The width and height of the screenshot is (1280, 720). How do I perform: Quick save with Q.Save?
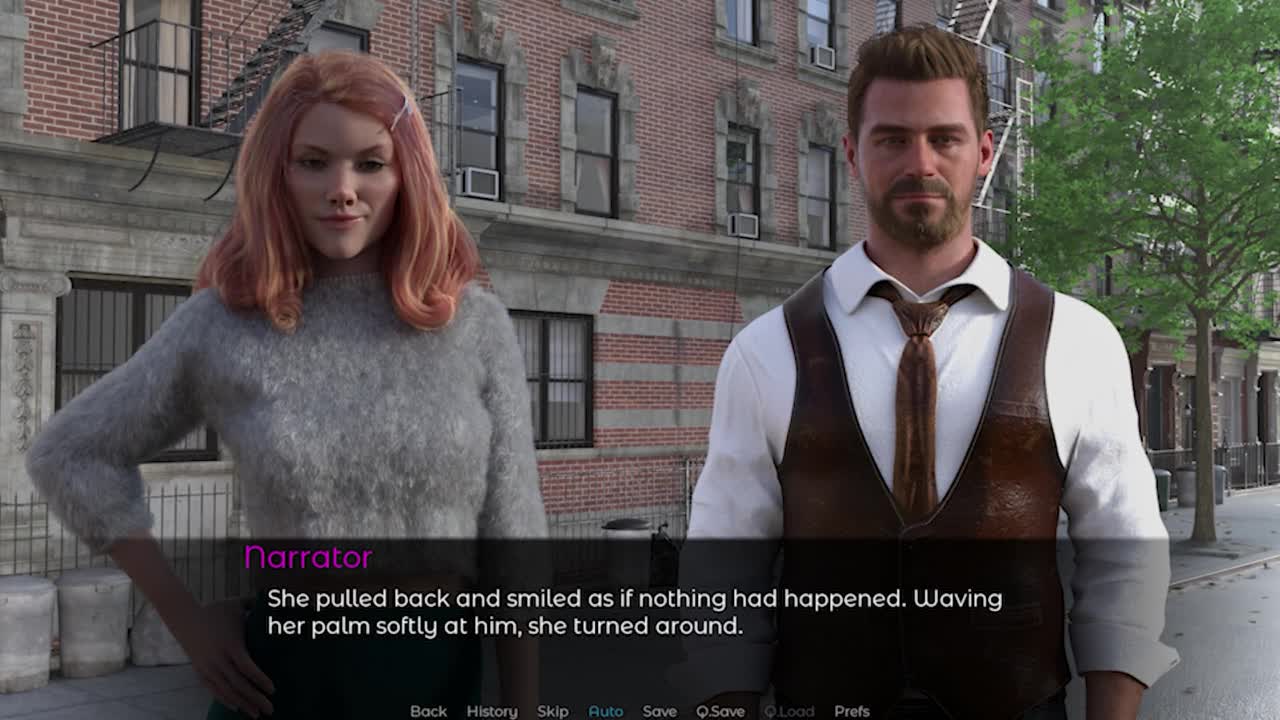[720, 711]
